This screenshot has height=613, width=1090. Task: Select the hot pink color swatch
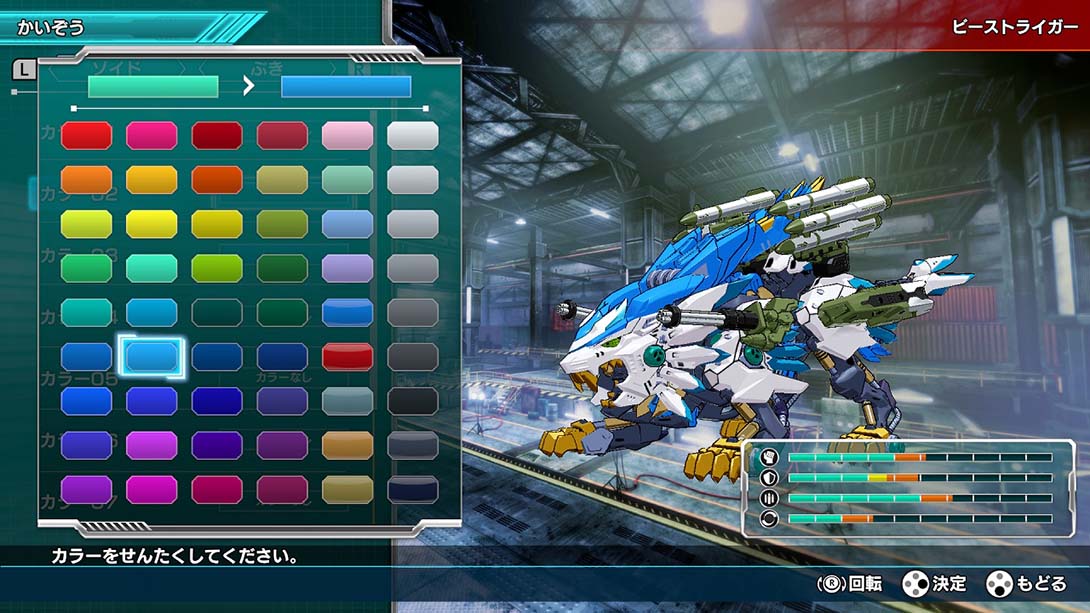pyautogui.click(x=152, y=136)
